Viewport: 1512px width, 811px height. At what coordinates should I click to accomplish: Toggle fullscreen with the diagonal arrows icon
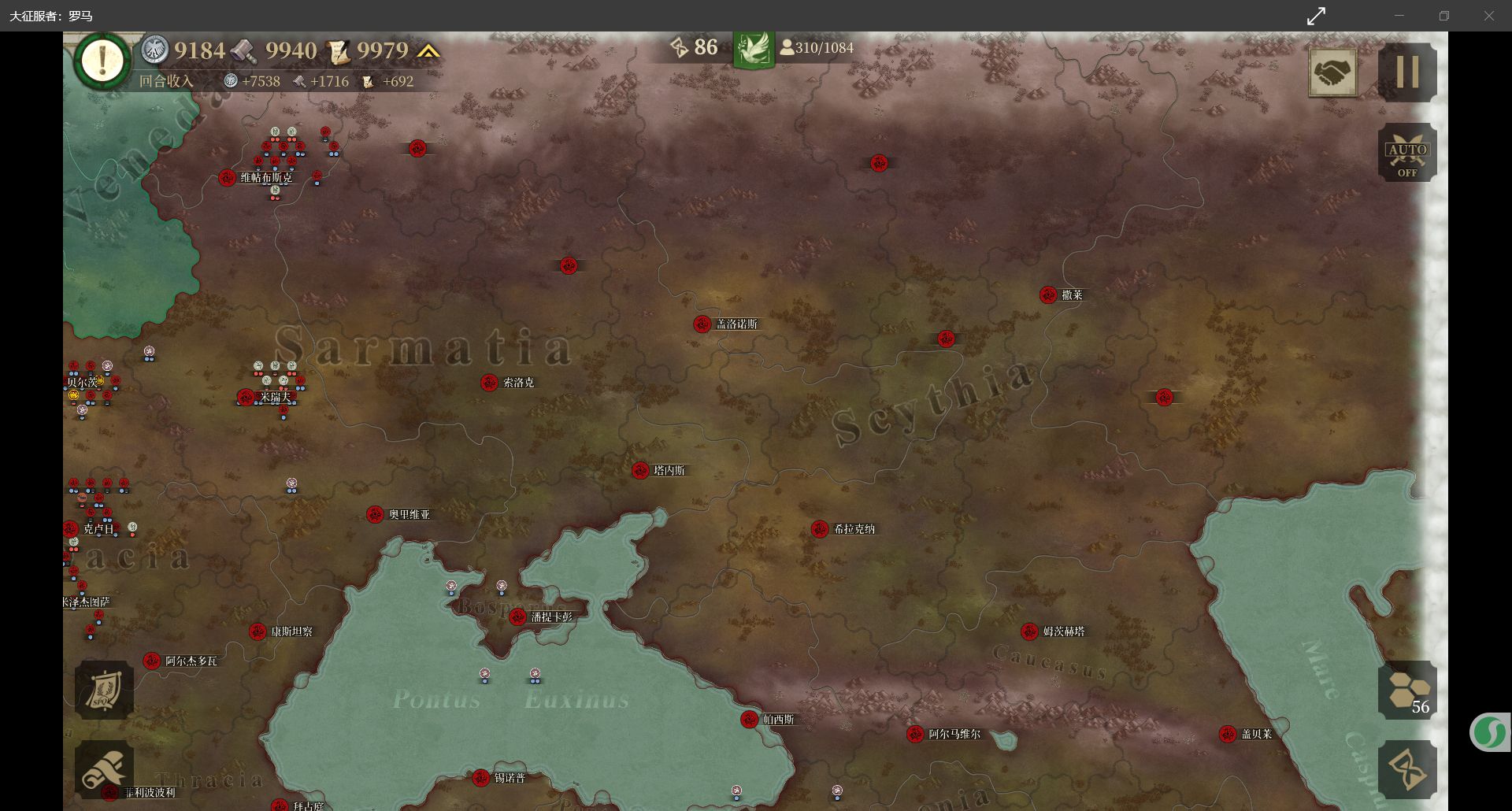click(x=1316, y=16)
